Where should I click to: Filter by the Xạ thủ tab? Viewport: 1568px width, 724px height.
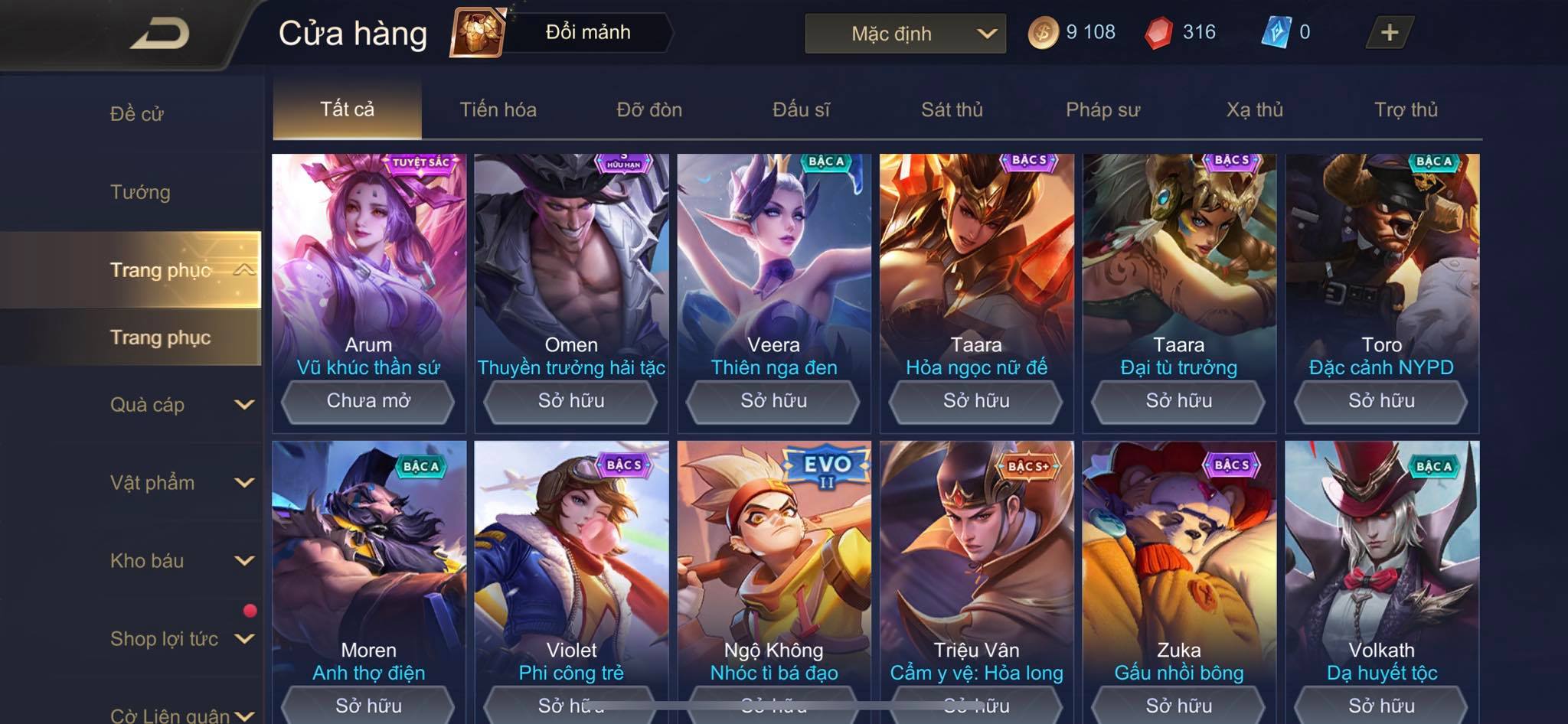pos(1254,109)
